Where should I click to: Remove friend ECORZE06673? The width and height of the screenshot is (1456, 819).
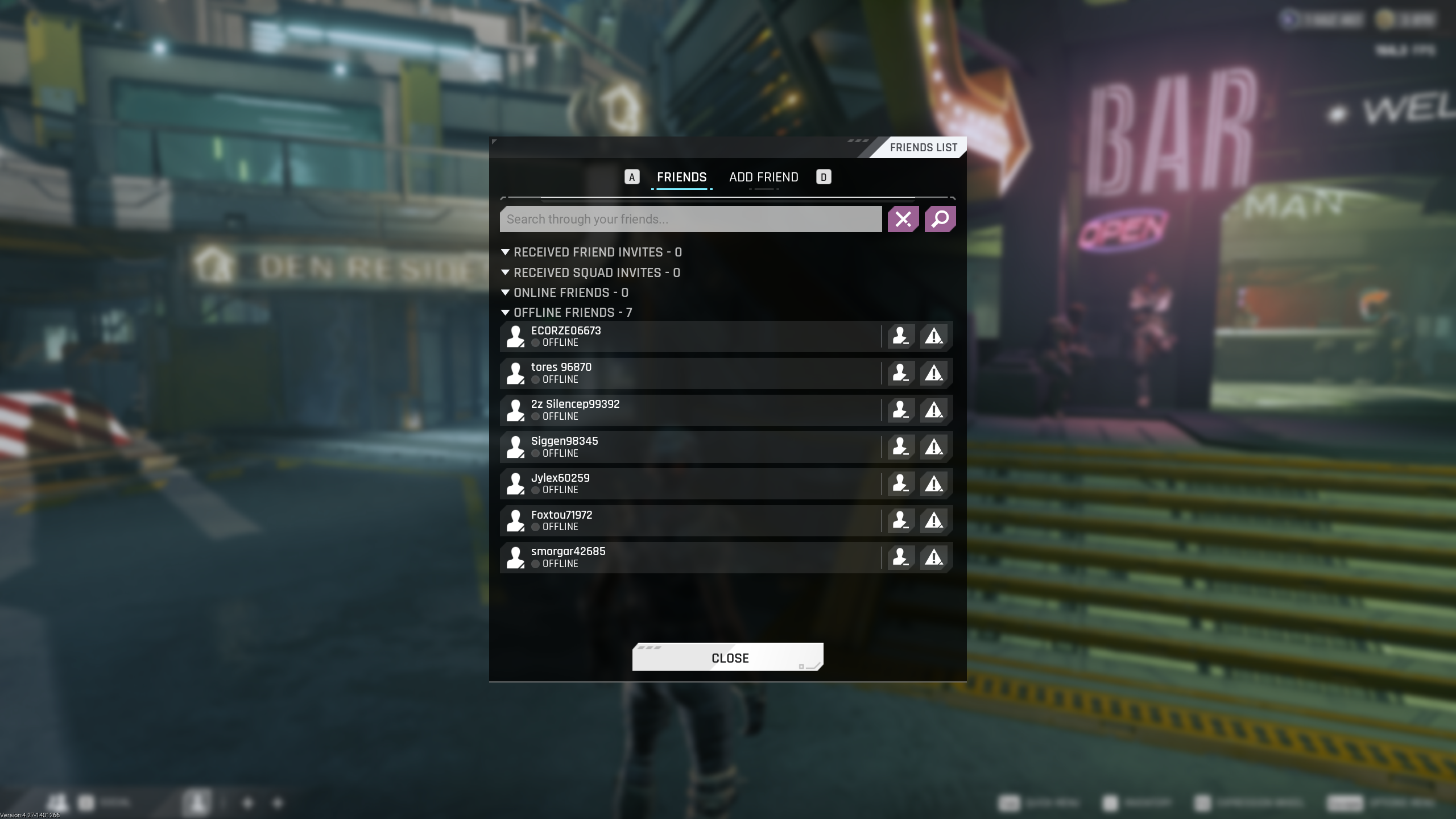tap(900, 336)
